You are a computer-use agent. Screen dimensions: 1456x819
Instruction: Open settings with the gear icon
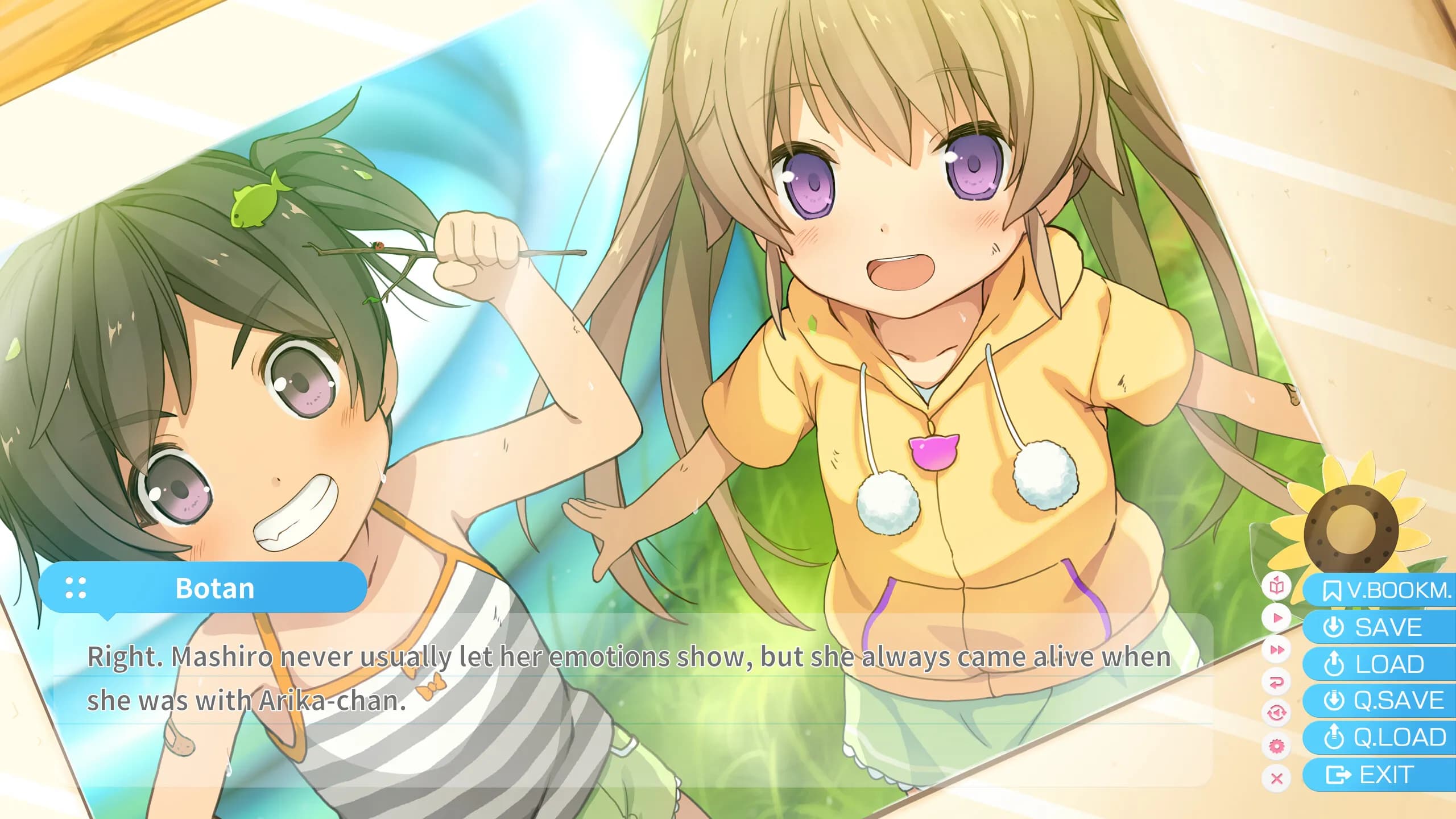pos(1277,745)
